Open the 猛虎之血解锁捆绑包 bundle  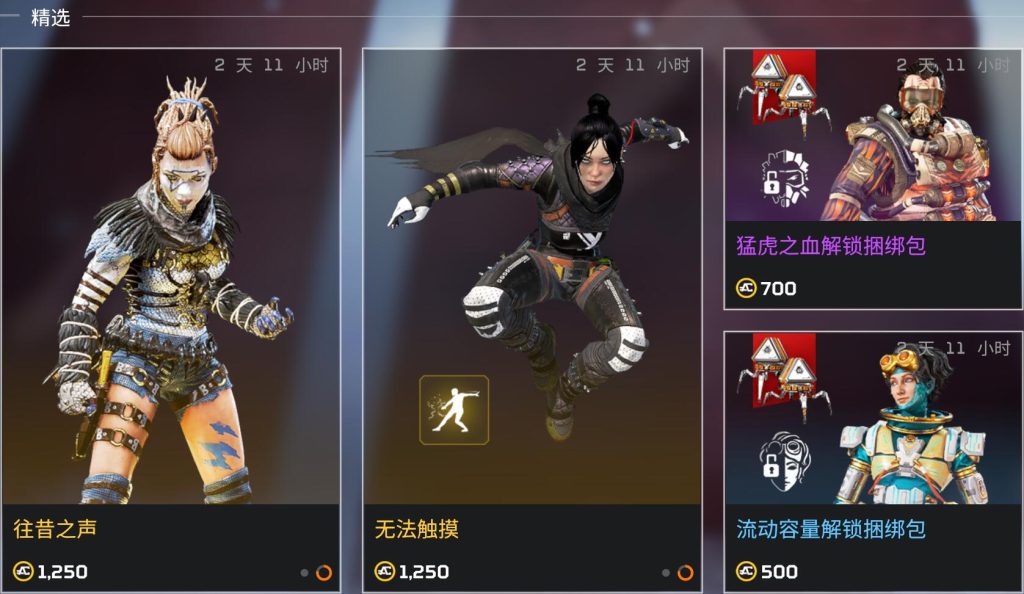click(x=859, y=180)
